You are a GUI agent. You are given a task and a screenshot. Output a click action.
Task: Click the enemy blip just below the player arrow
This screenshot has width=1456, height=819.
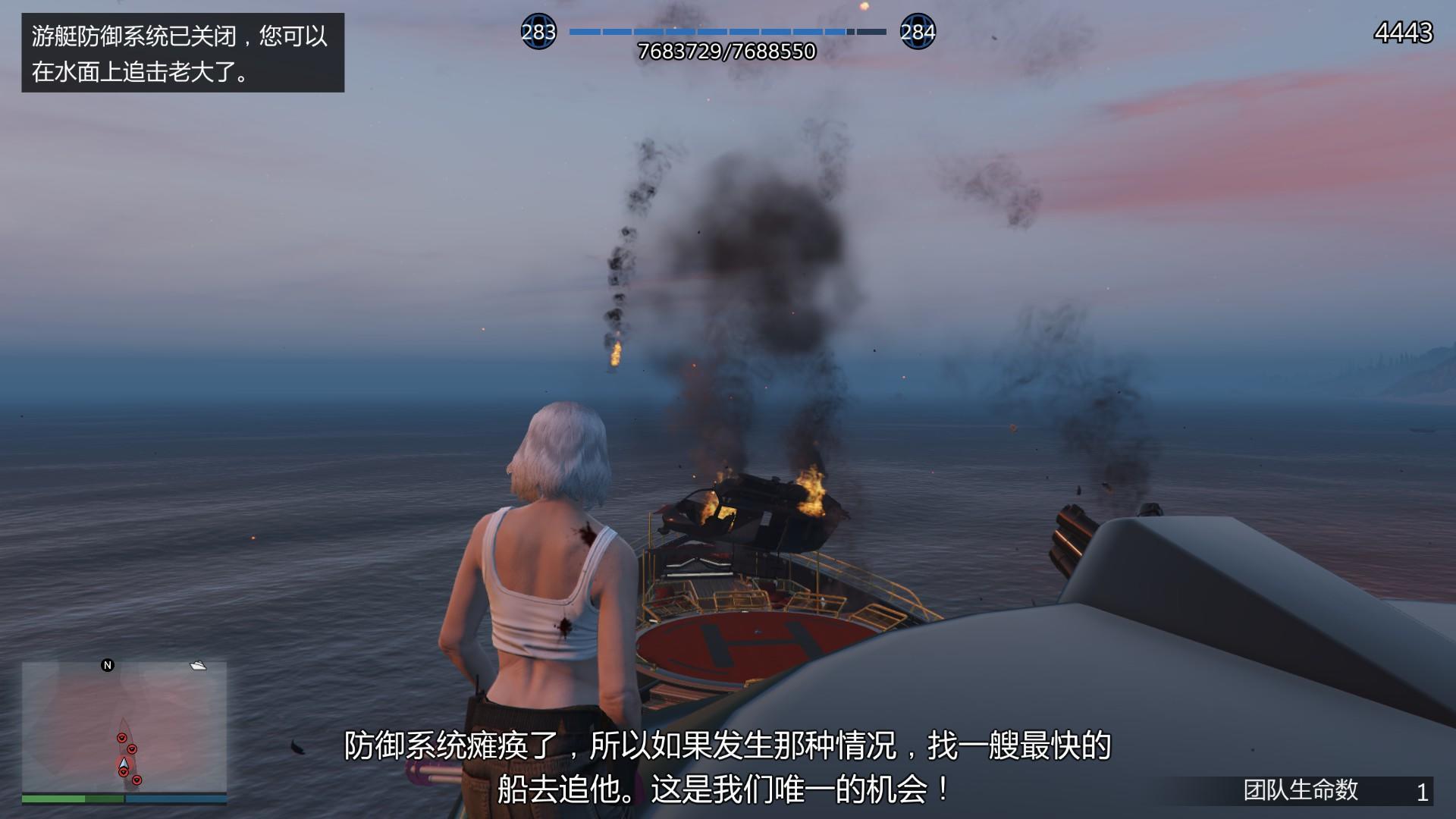124,772
